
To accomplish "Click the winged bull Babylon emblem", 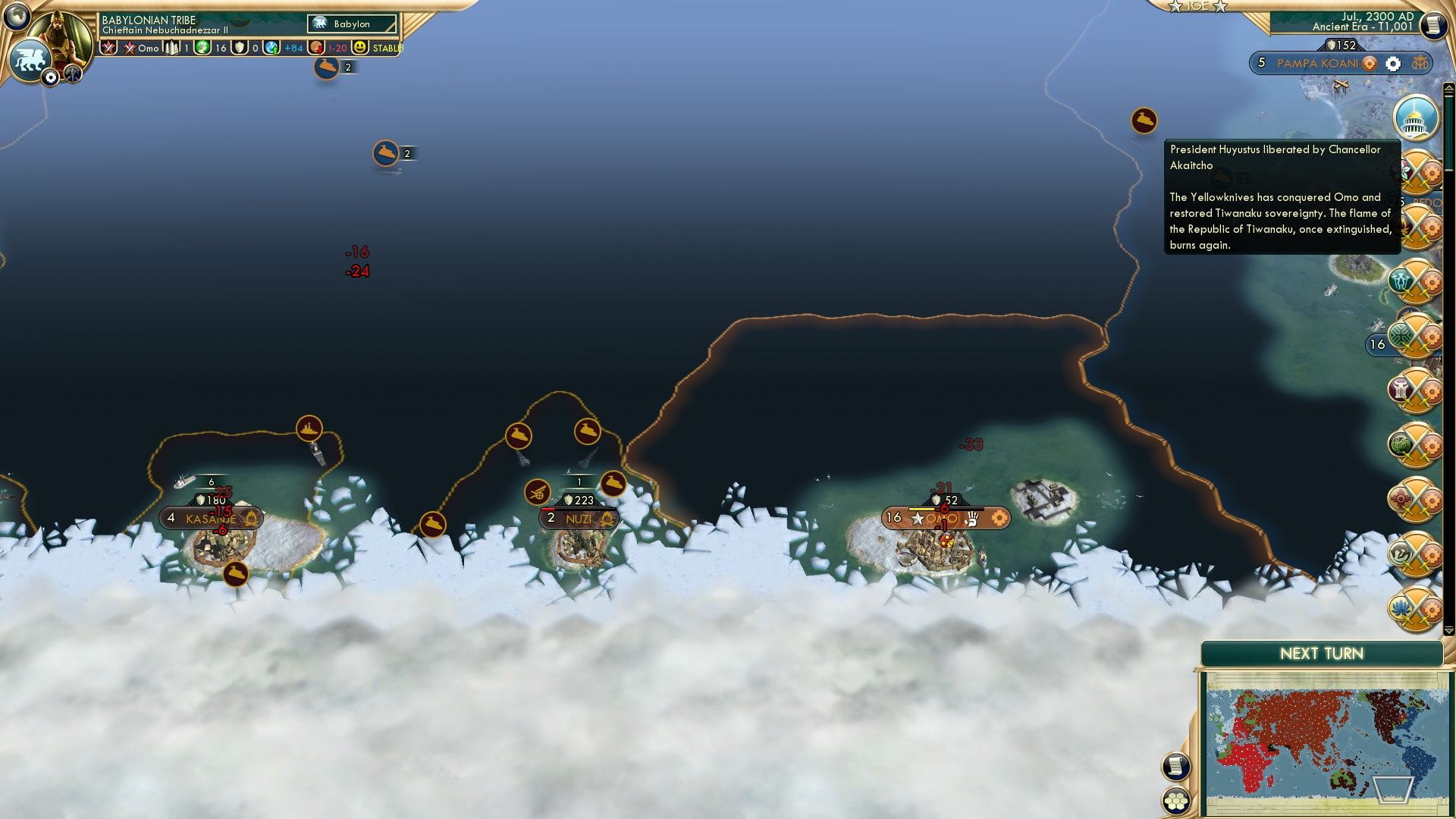I will pos(29,59).
